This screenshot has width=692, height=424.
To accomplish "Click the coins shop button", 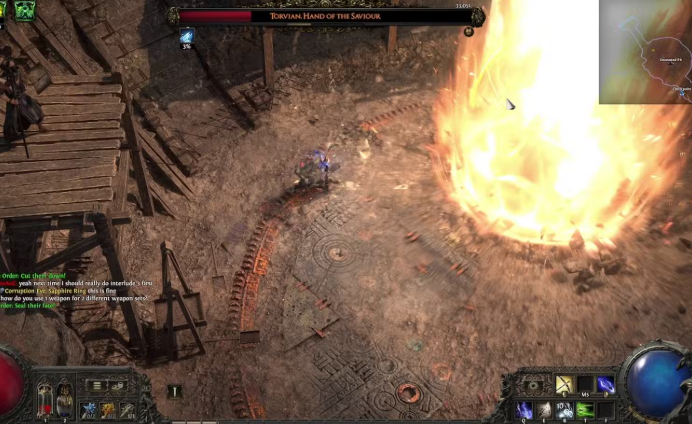I will 118,385.
